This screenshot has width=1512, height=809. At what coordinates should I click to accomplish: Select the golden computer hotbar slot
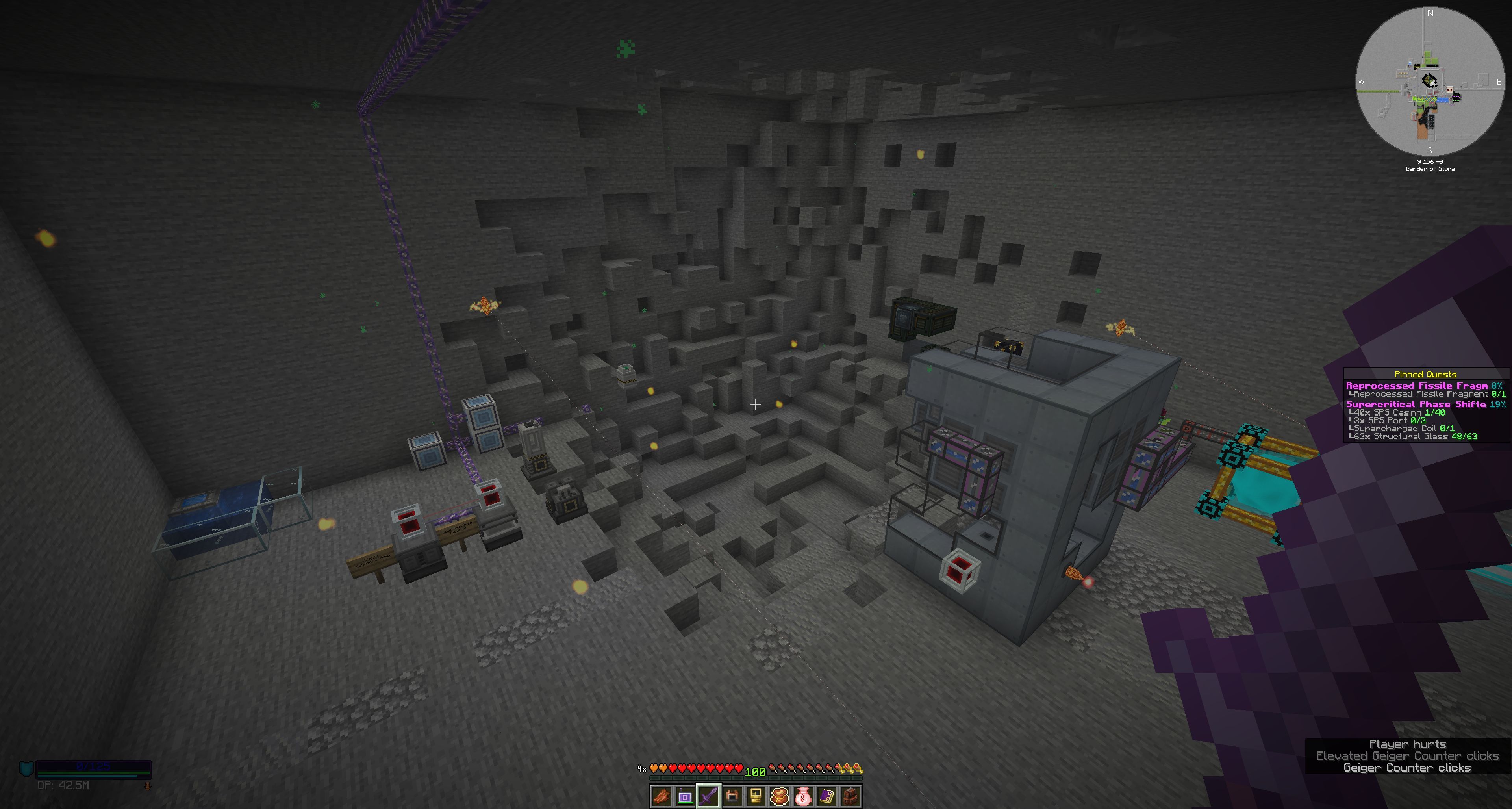tap(756, 797)
